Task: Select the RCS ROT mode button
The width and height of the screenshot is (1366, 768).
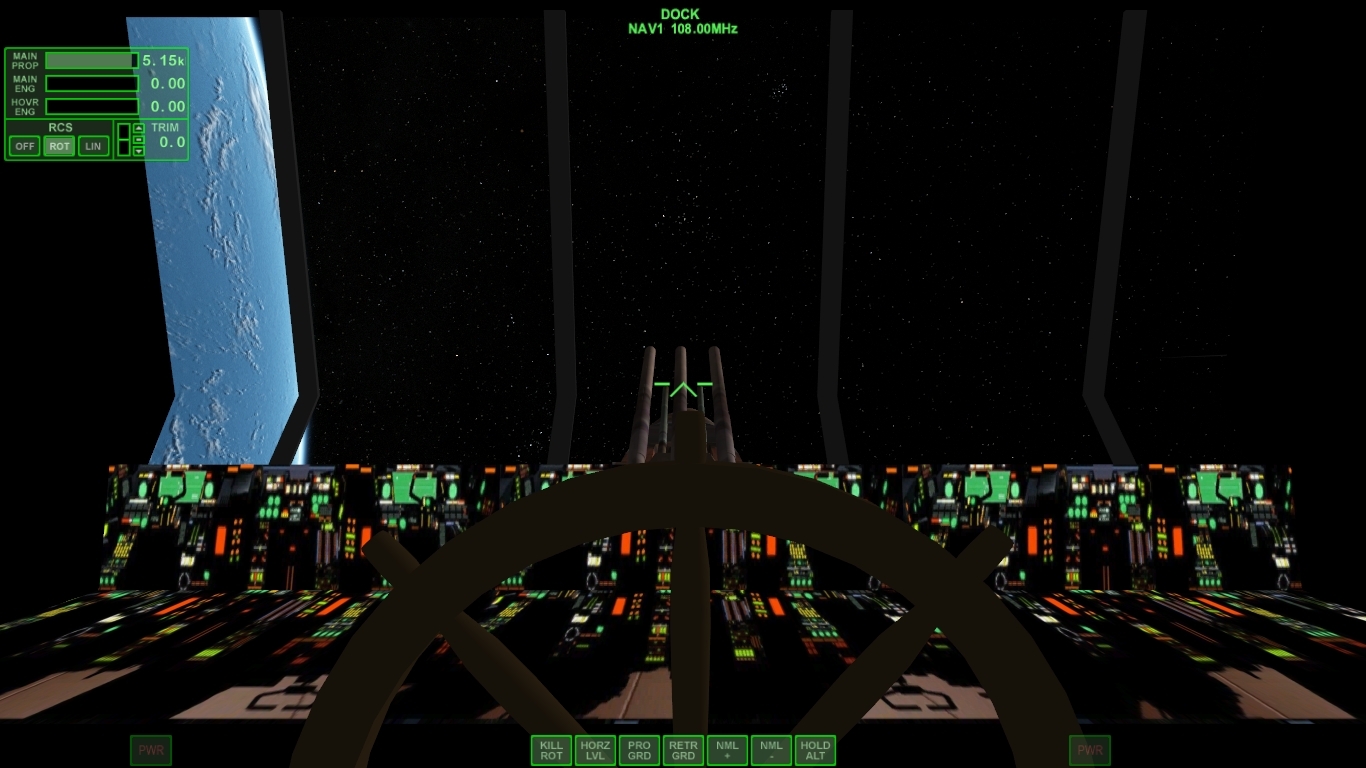Action: point(60,146)
